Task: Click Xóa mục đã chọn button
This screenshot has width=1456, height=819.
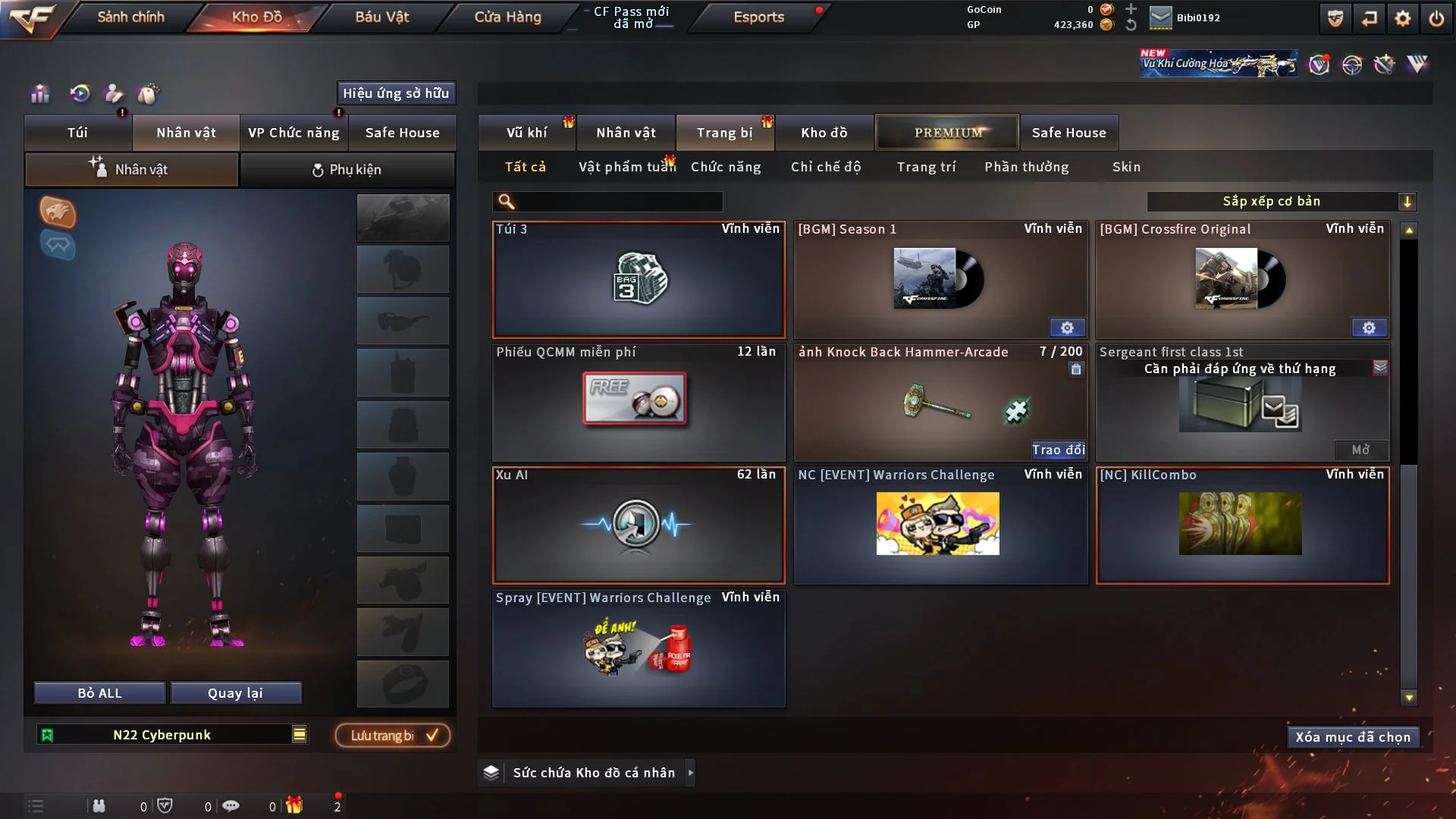Action: tap(1352, 737)
